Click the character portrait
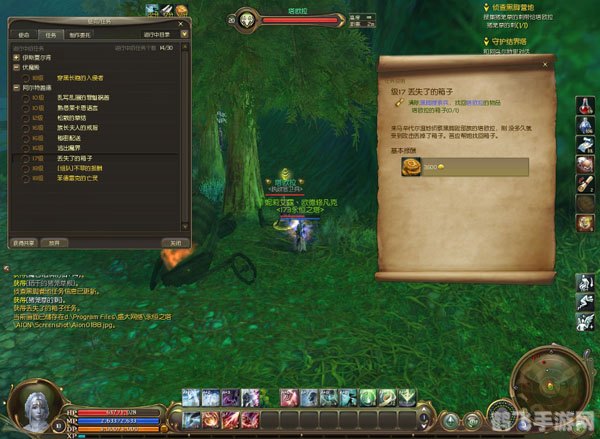This screenshot has width=600, height=439. (x=28, y=404)
